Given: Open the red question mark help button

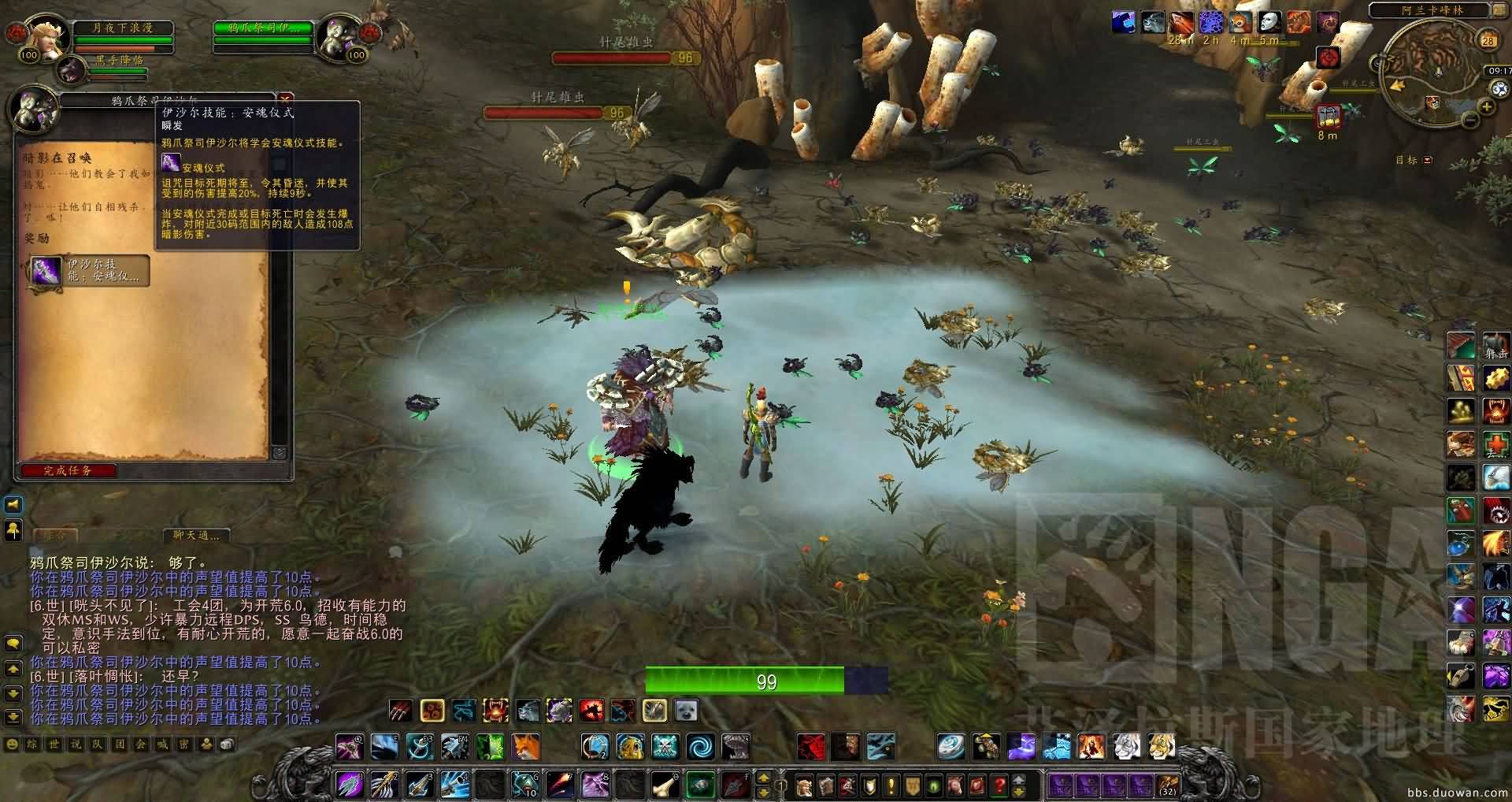Looking at the screenshot, I should click(x=999, y=785).
